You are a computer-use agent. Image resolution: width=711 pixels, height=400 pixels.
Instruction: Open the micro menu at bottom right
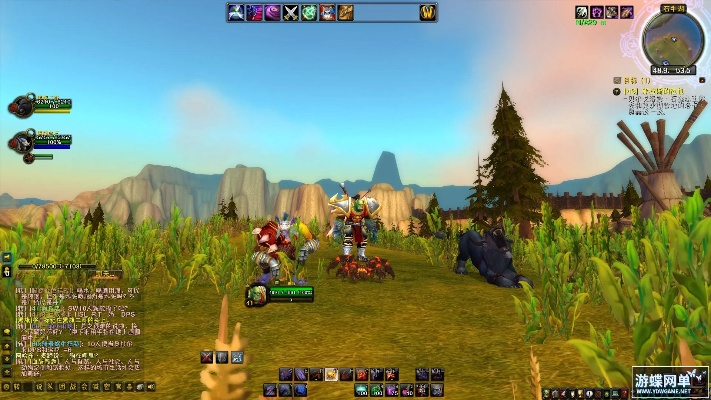[x=590, y=392]
